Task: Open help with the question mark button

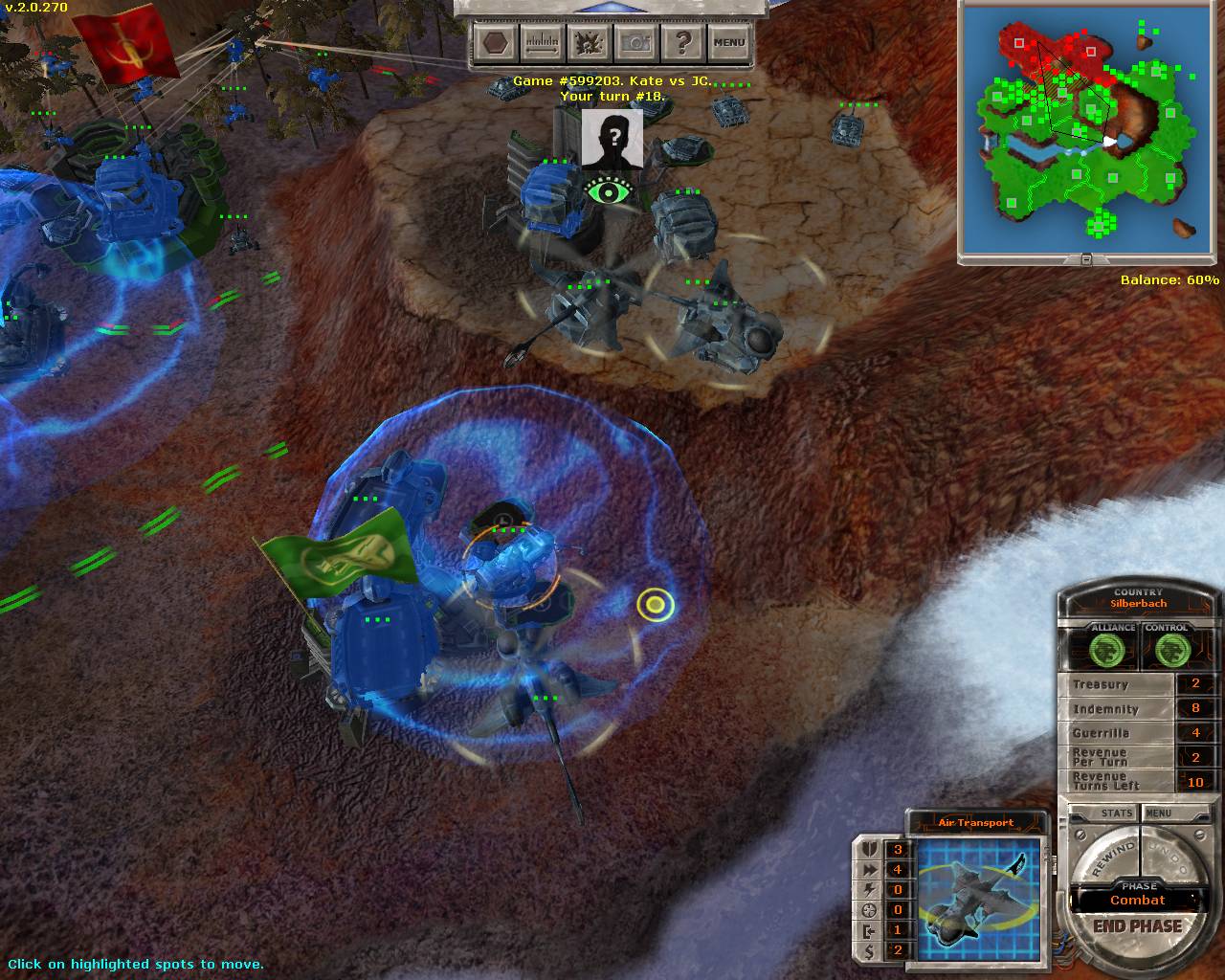Action: coord(681,42)
